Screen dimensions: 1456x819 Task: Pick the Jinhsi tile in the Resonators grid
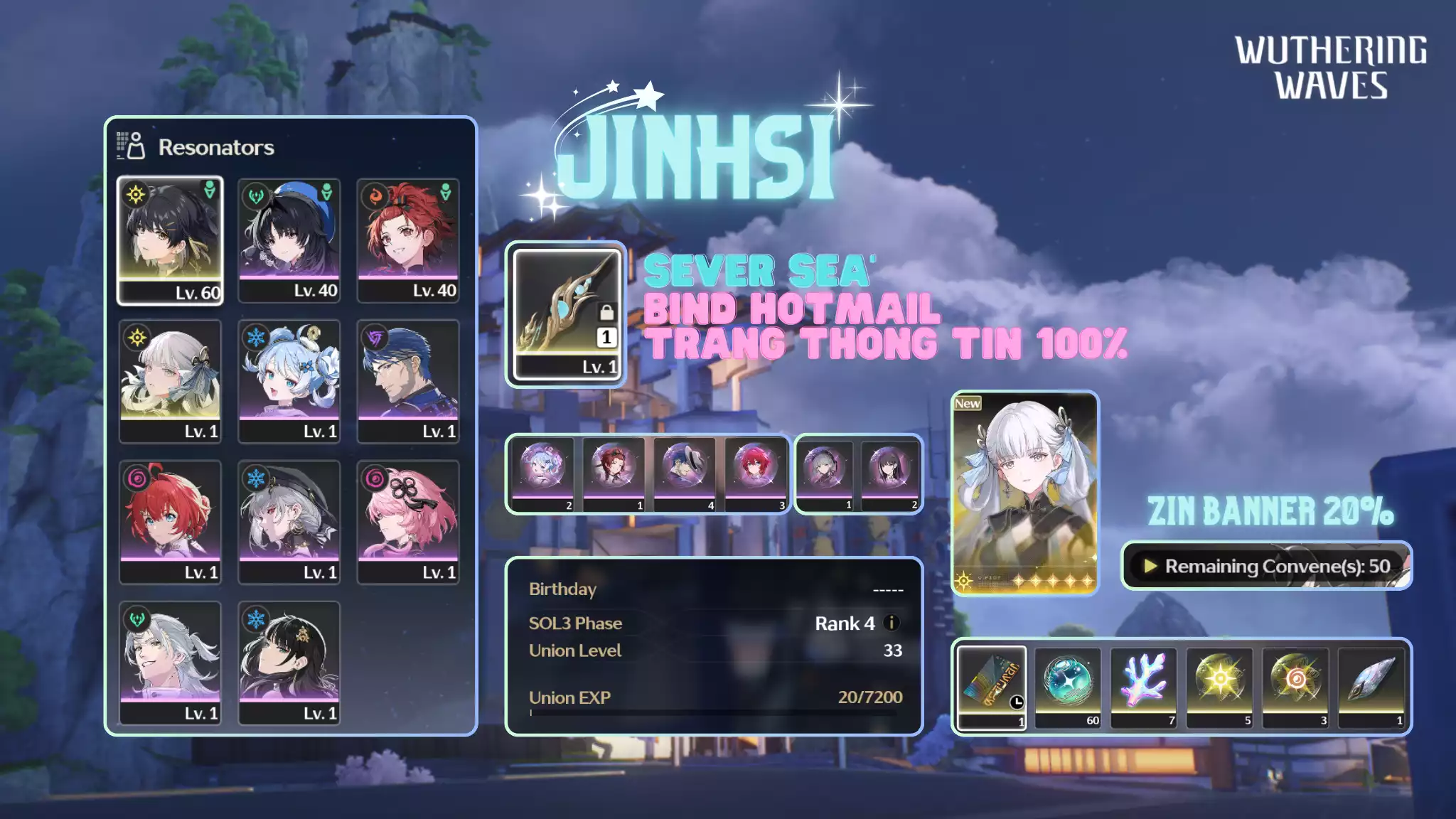170,381
